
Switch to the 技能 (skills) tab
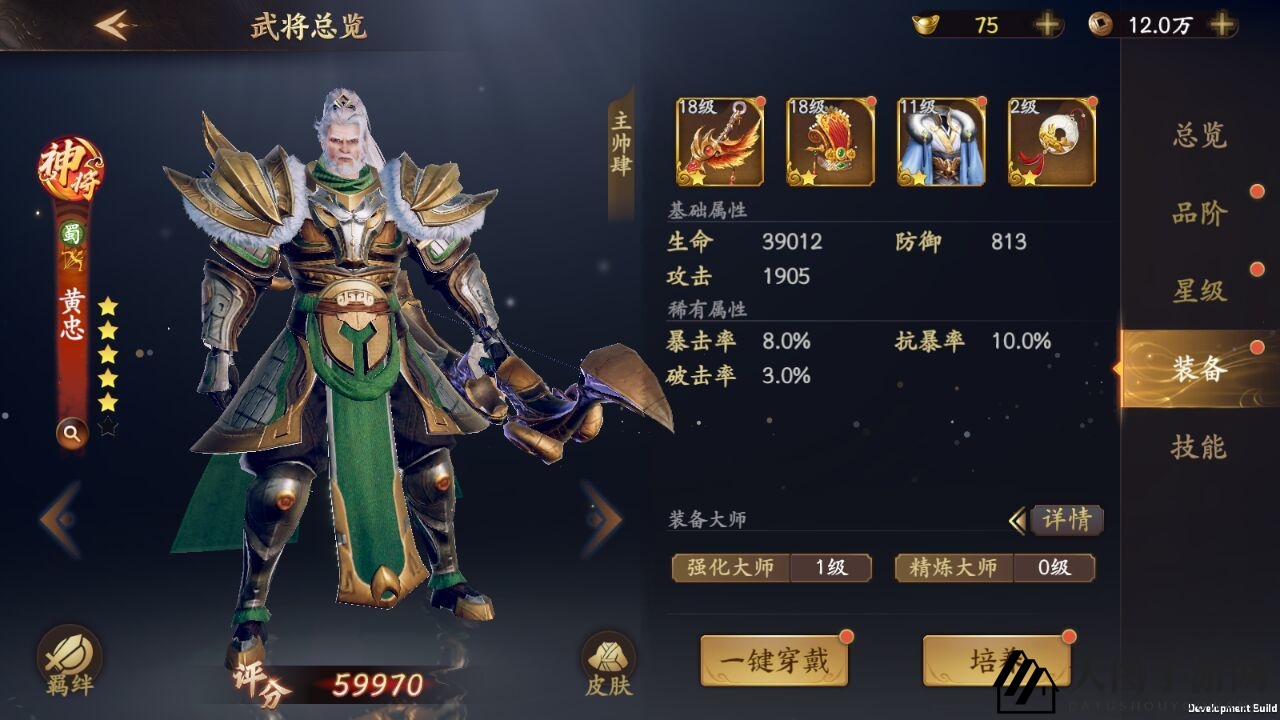[1202, 449]
